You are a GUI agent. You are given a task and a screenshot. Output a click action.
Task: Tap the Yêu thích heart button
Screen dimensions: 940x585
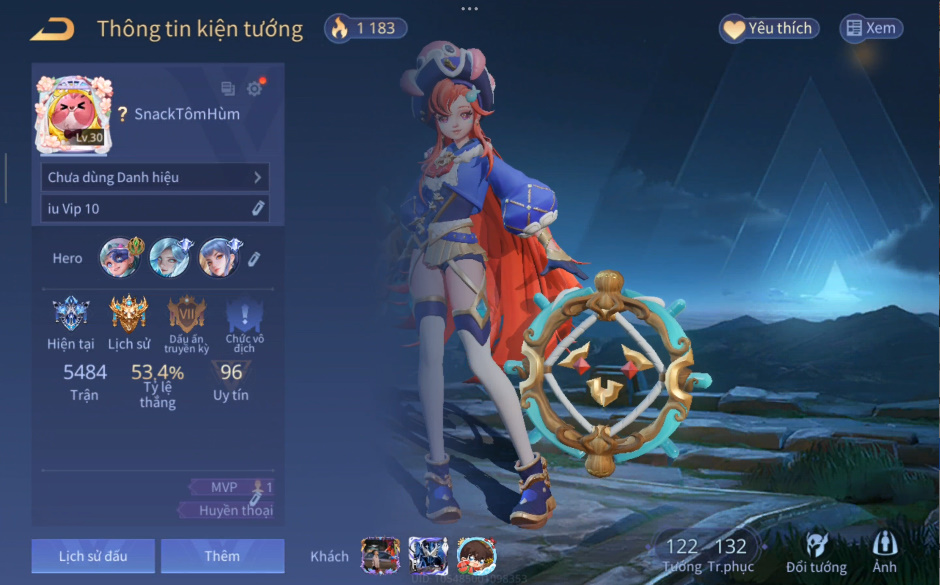[x=769, y=29]
